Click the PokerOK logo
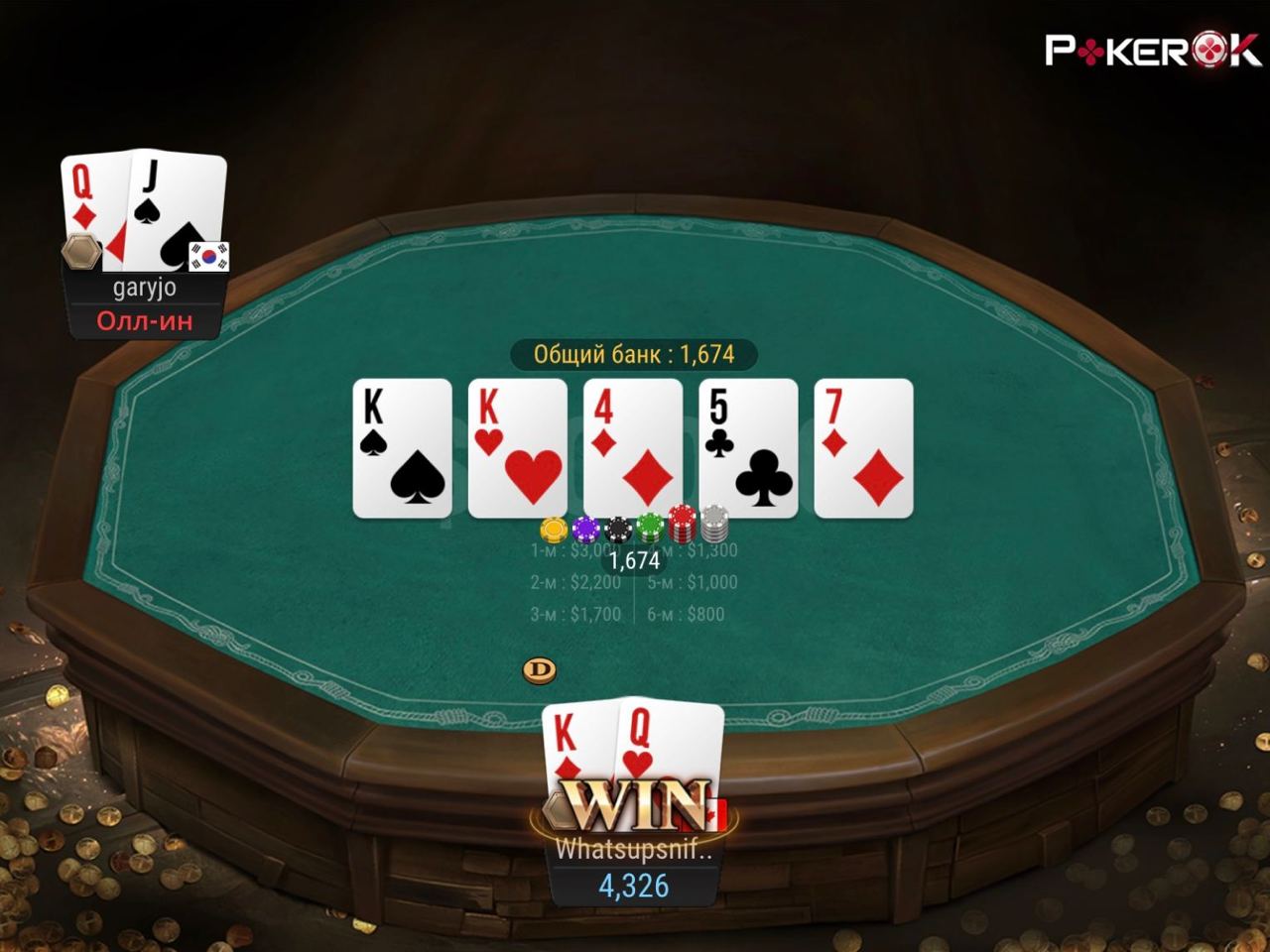 coord(1152,50)
